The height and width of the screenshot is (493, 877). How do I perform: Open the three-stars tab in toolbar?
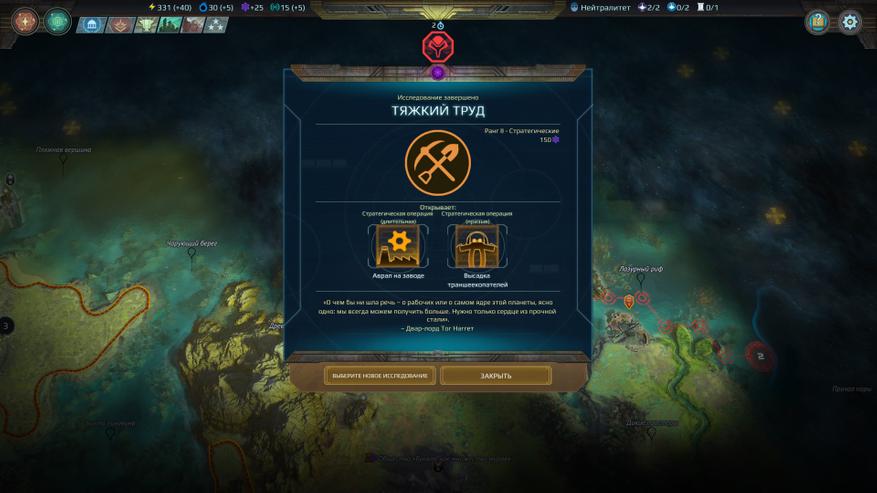coord(216,25)
